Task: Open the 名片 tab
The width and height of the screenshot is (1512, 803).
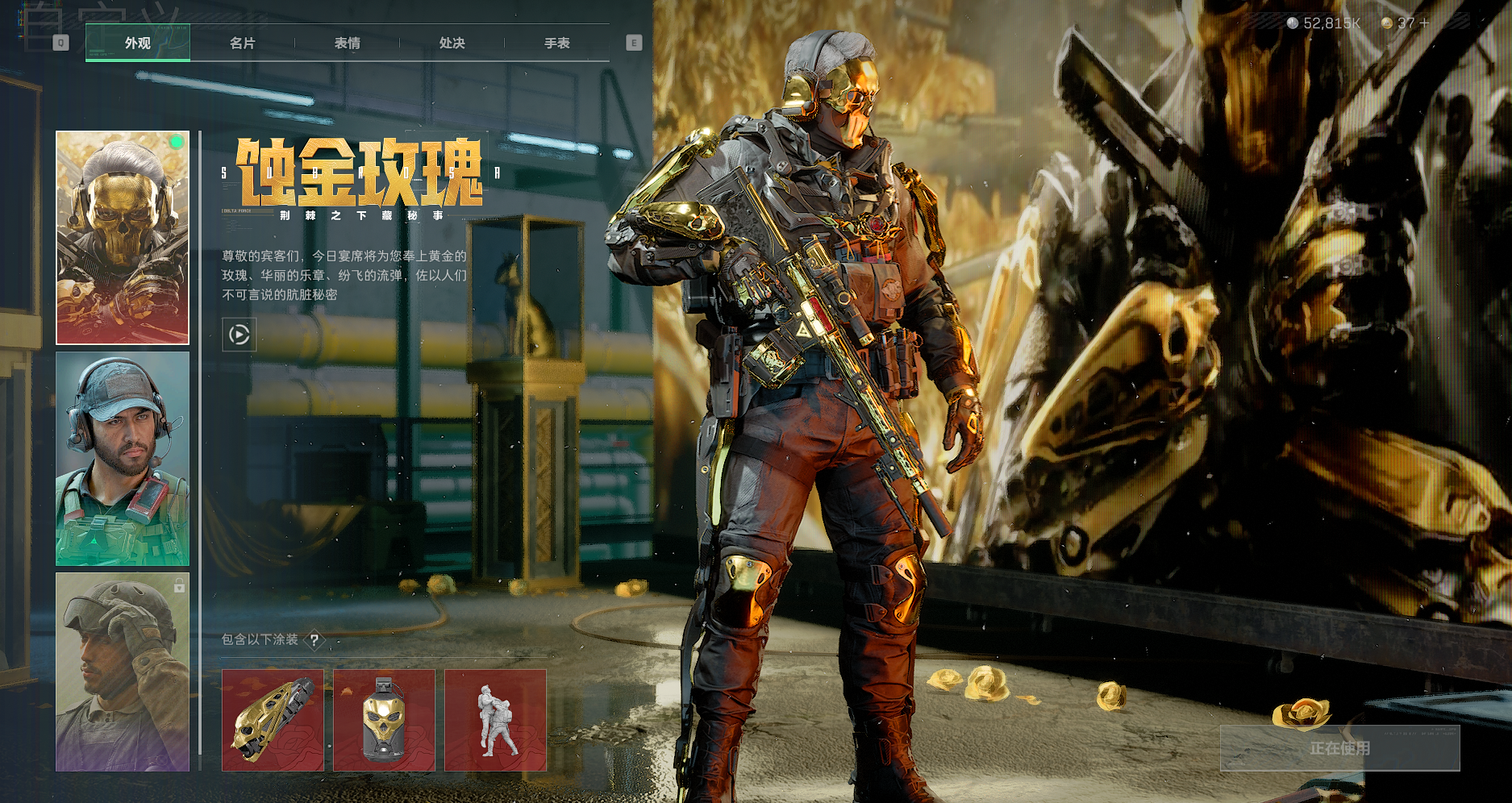Action: (x=242, y=43)
